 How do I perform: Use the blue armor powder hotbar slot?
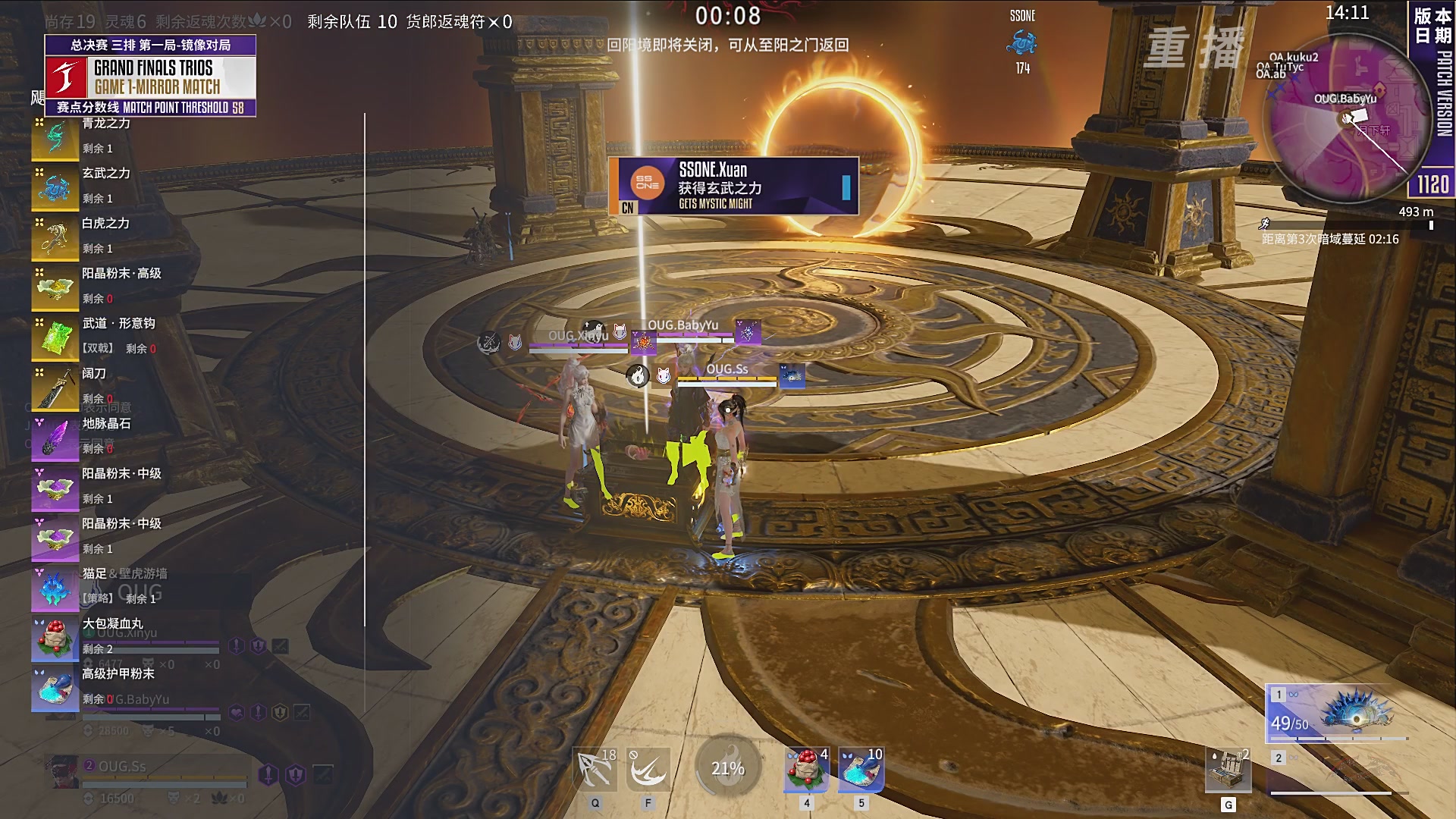[x=861, y=770]
